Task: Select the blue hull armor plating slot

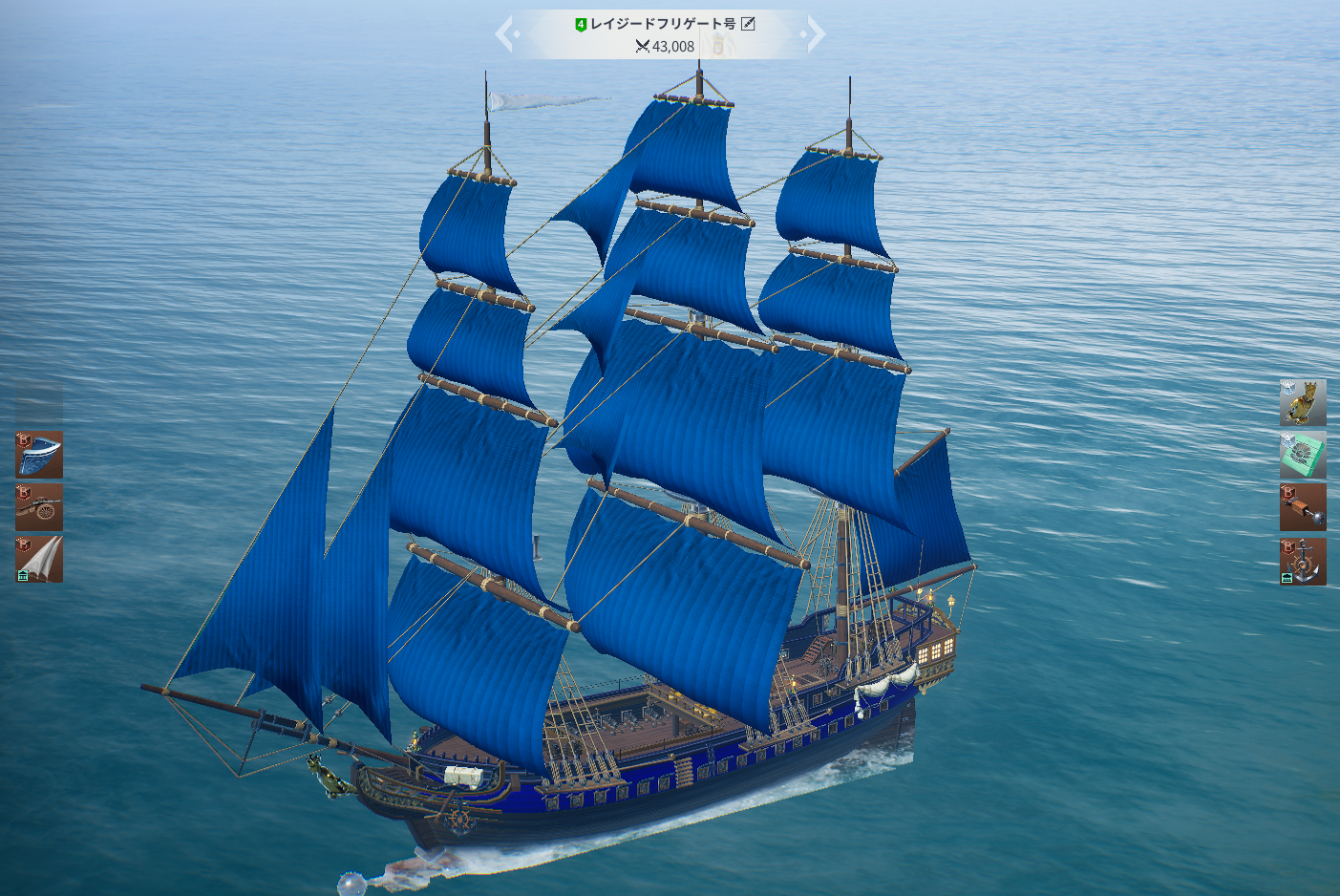Action: click(x=39, y=455)
